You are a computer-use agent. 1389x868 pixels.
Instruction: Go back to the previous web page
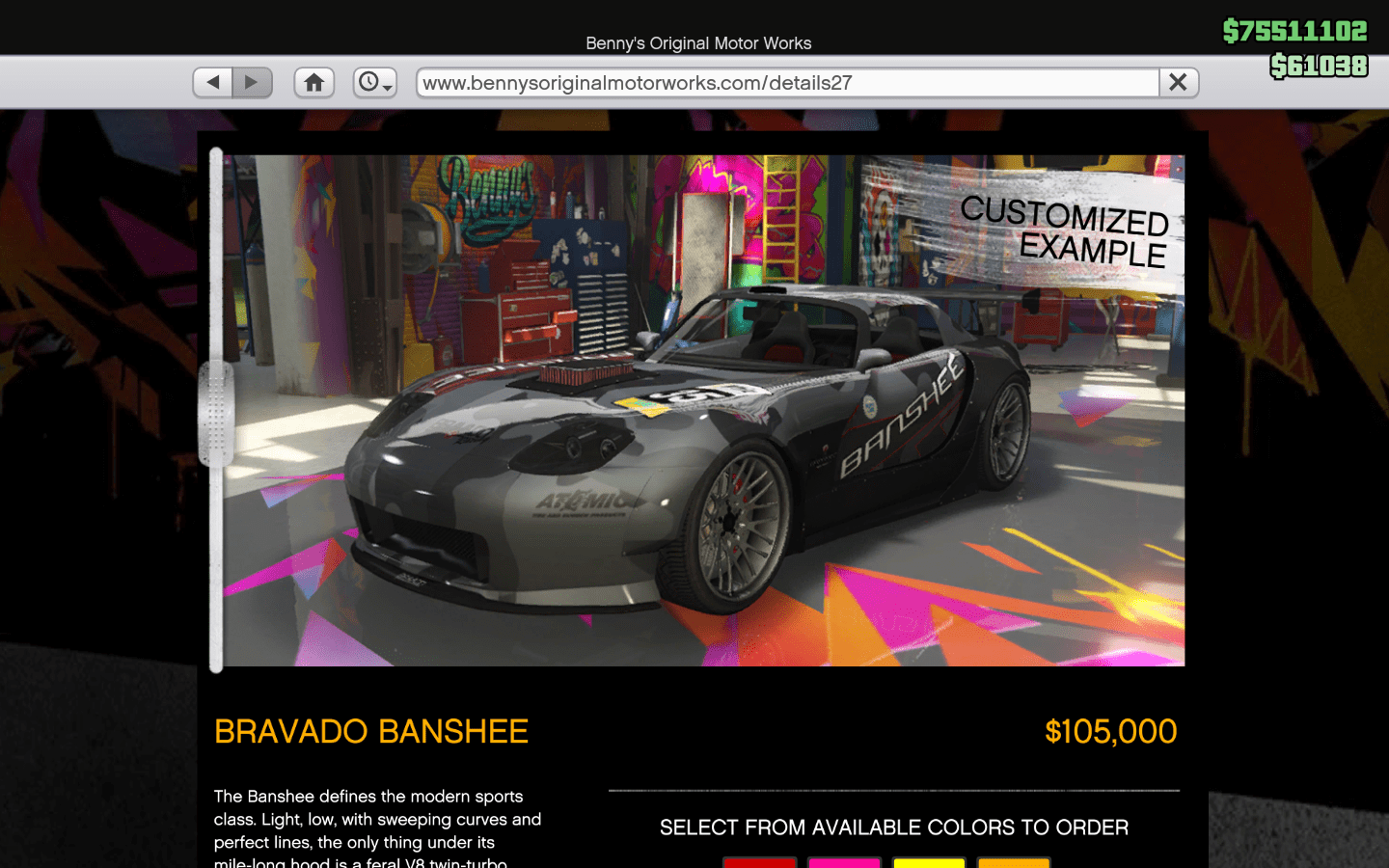(x=213, y=83)
